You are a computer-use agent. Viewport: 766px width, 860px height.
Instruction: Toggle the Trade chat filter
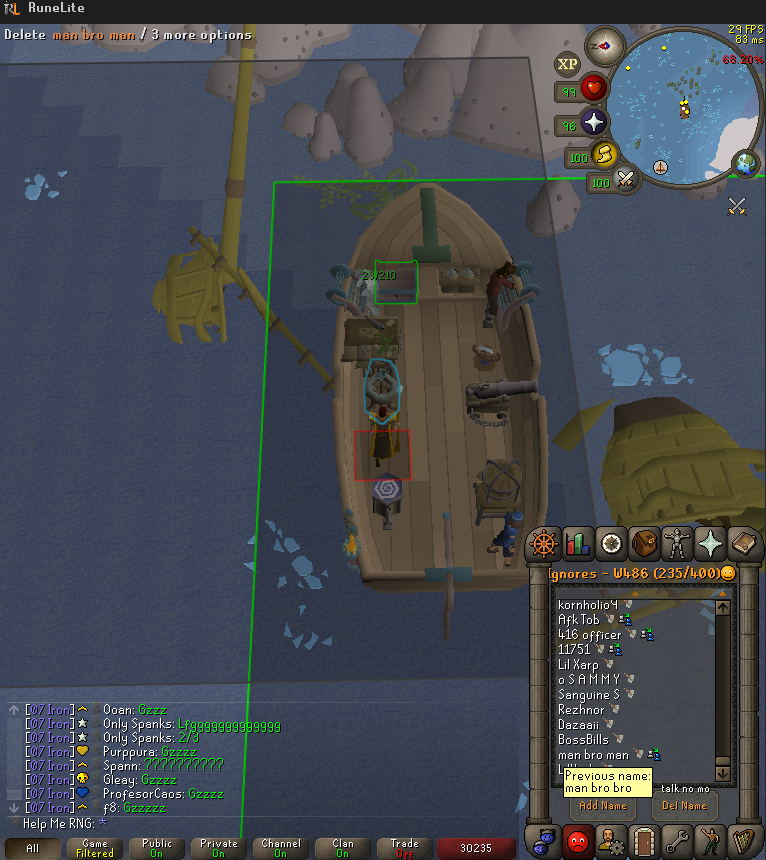(405, 848)
